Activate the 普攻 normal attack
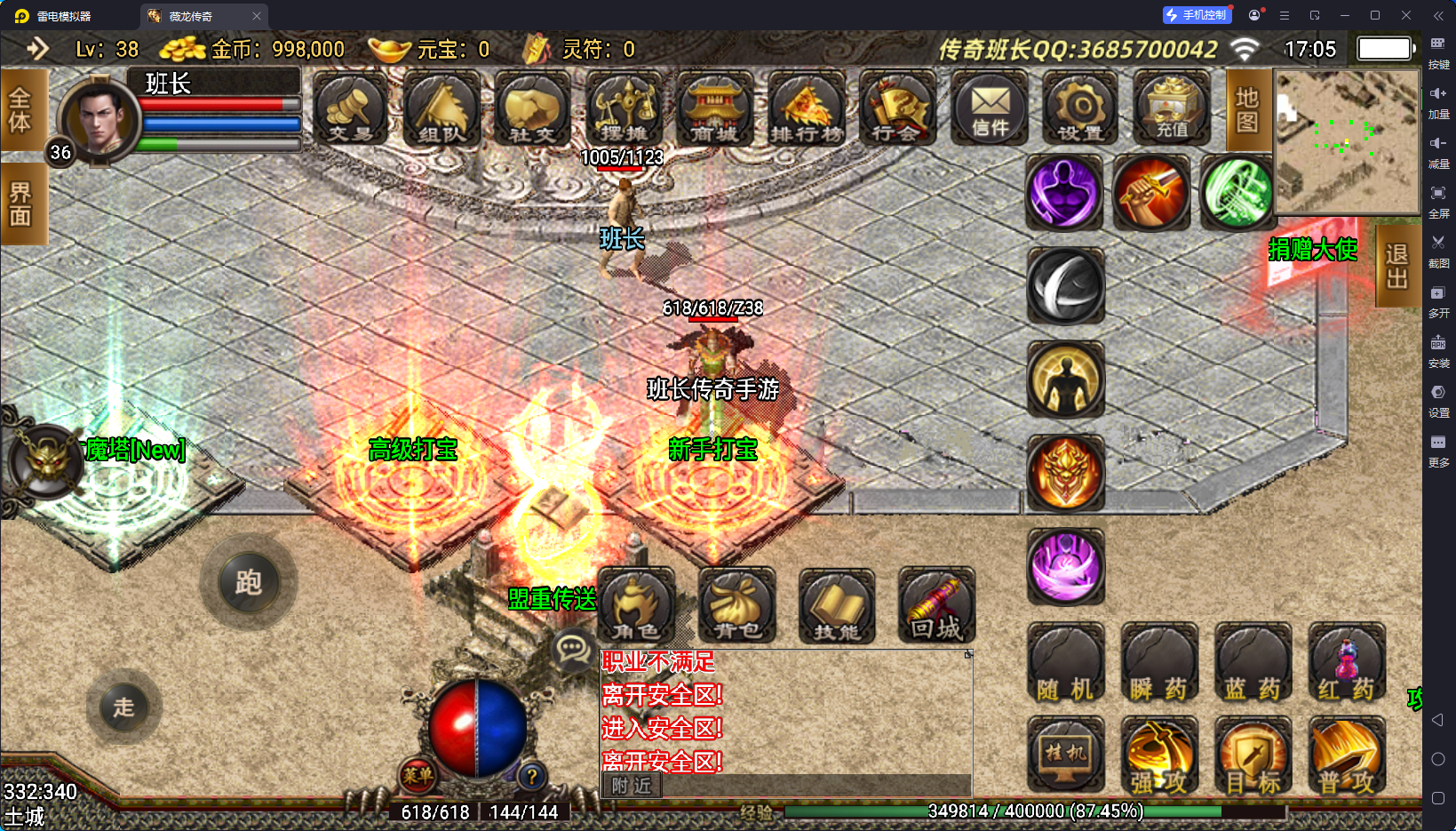The height and width of the screenshot is (831, 1456). (1346, 757)
